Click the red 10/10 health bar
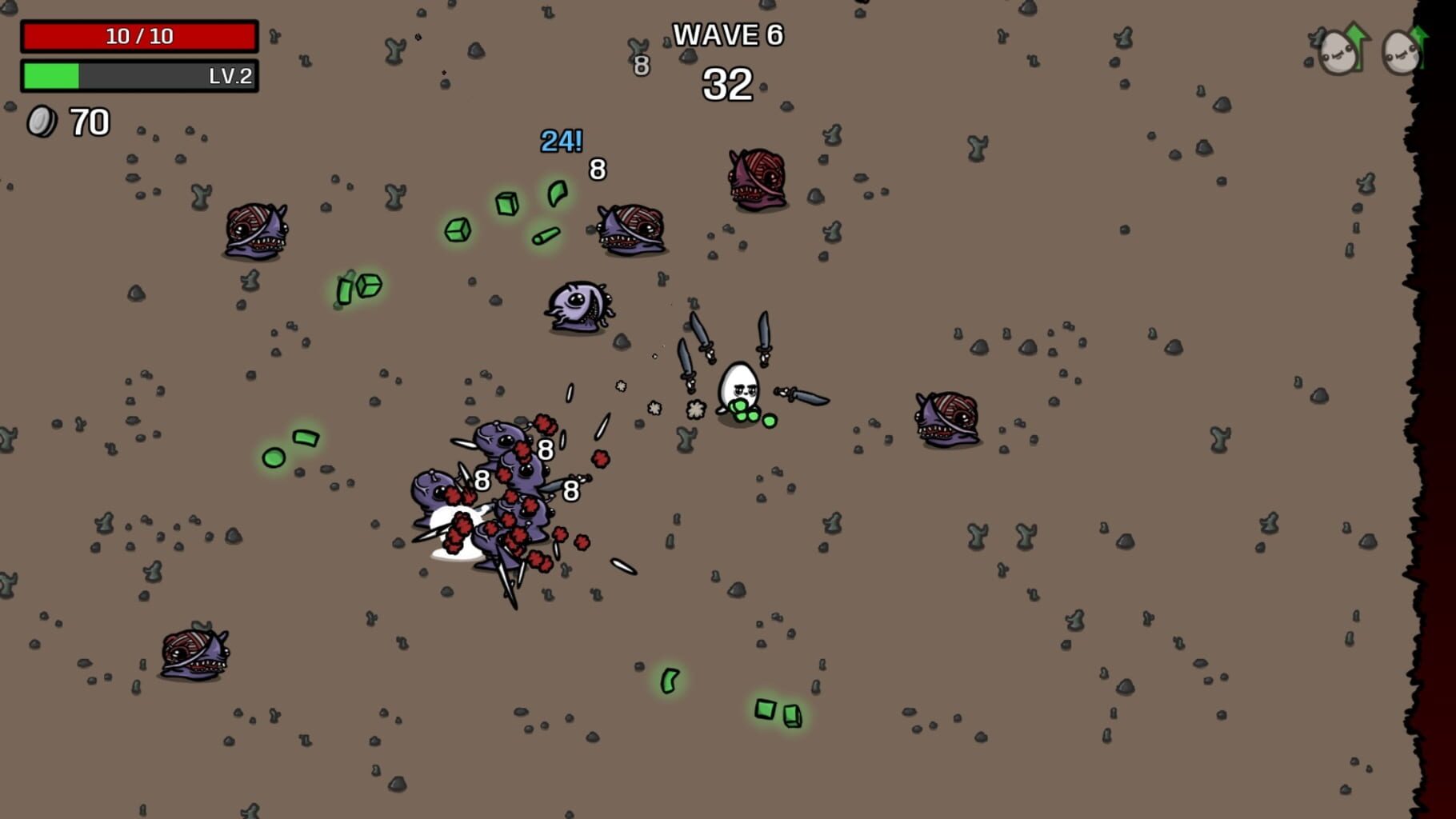Image resolution: width=1456 pixels, height=819 pixels. (x=138, y=35)
